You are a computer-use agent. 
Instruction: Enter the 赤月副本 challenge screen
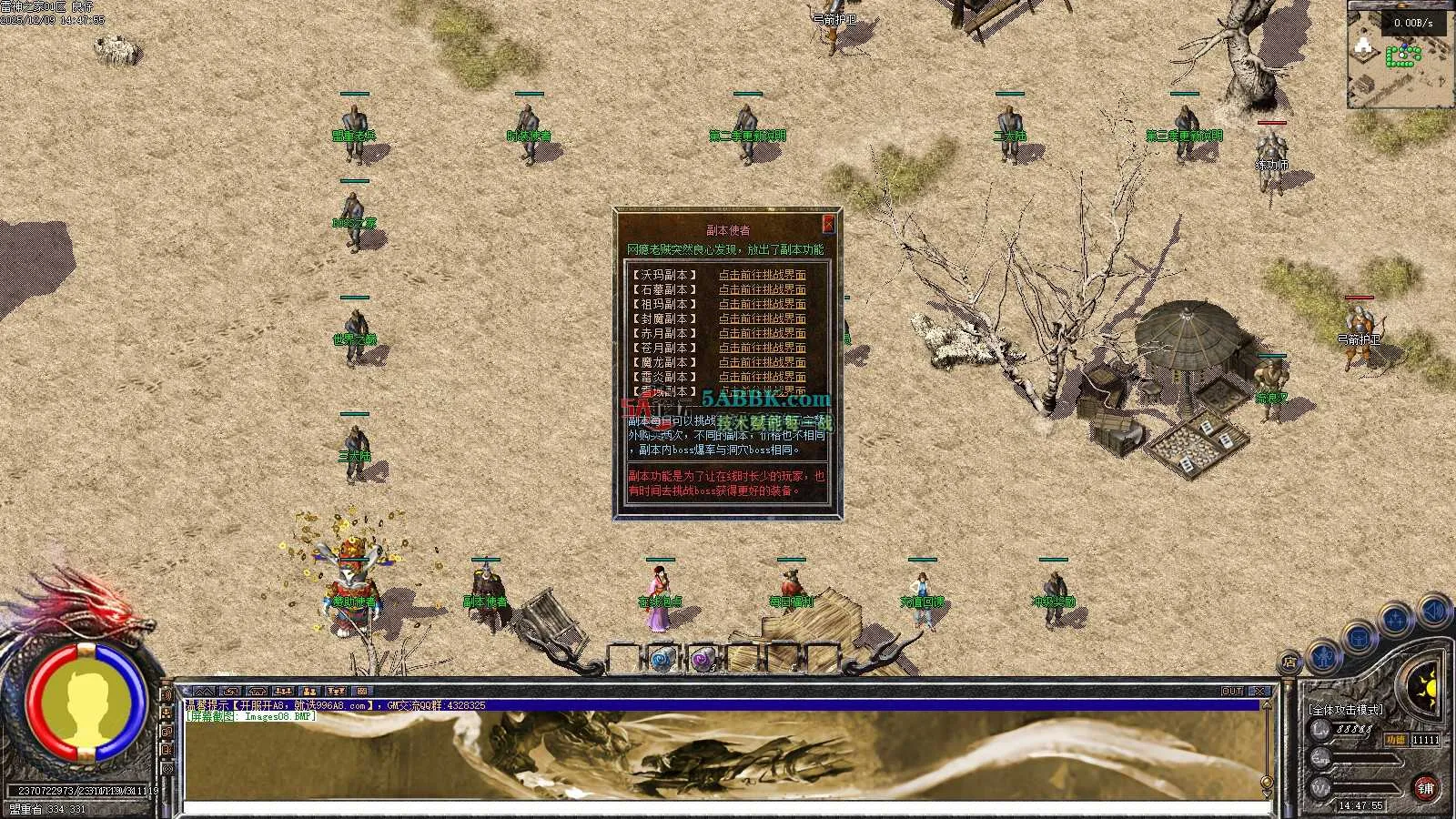tap(762, 333)
